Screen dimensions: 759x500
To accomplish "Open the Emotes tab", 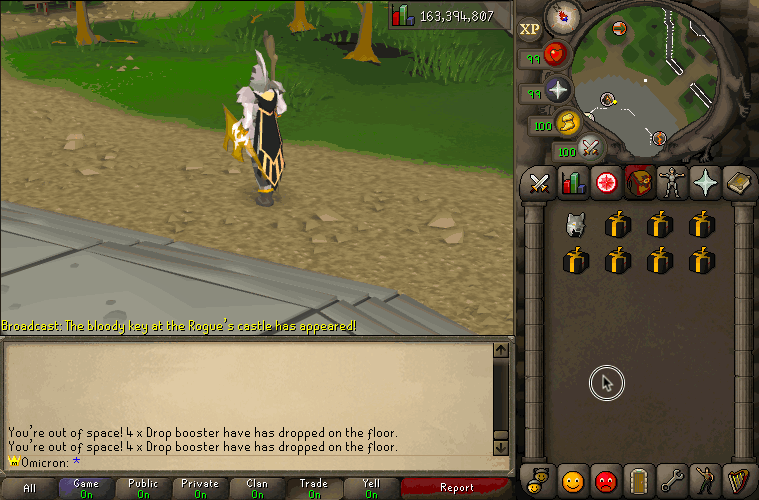I will click(706, 479).
